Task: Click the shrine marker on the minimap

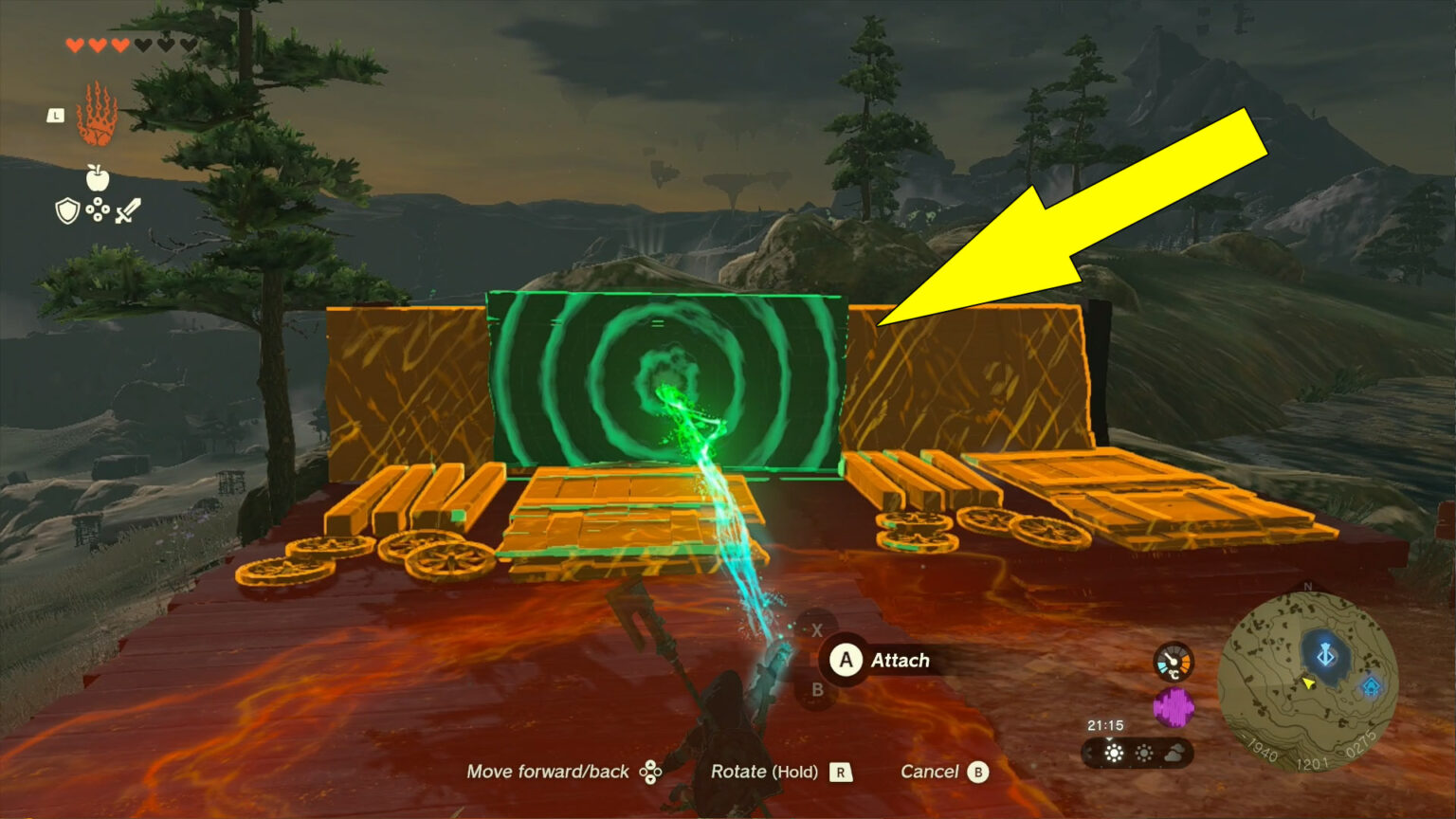Action: (1371, 686)
